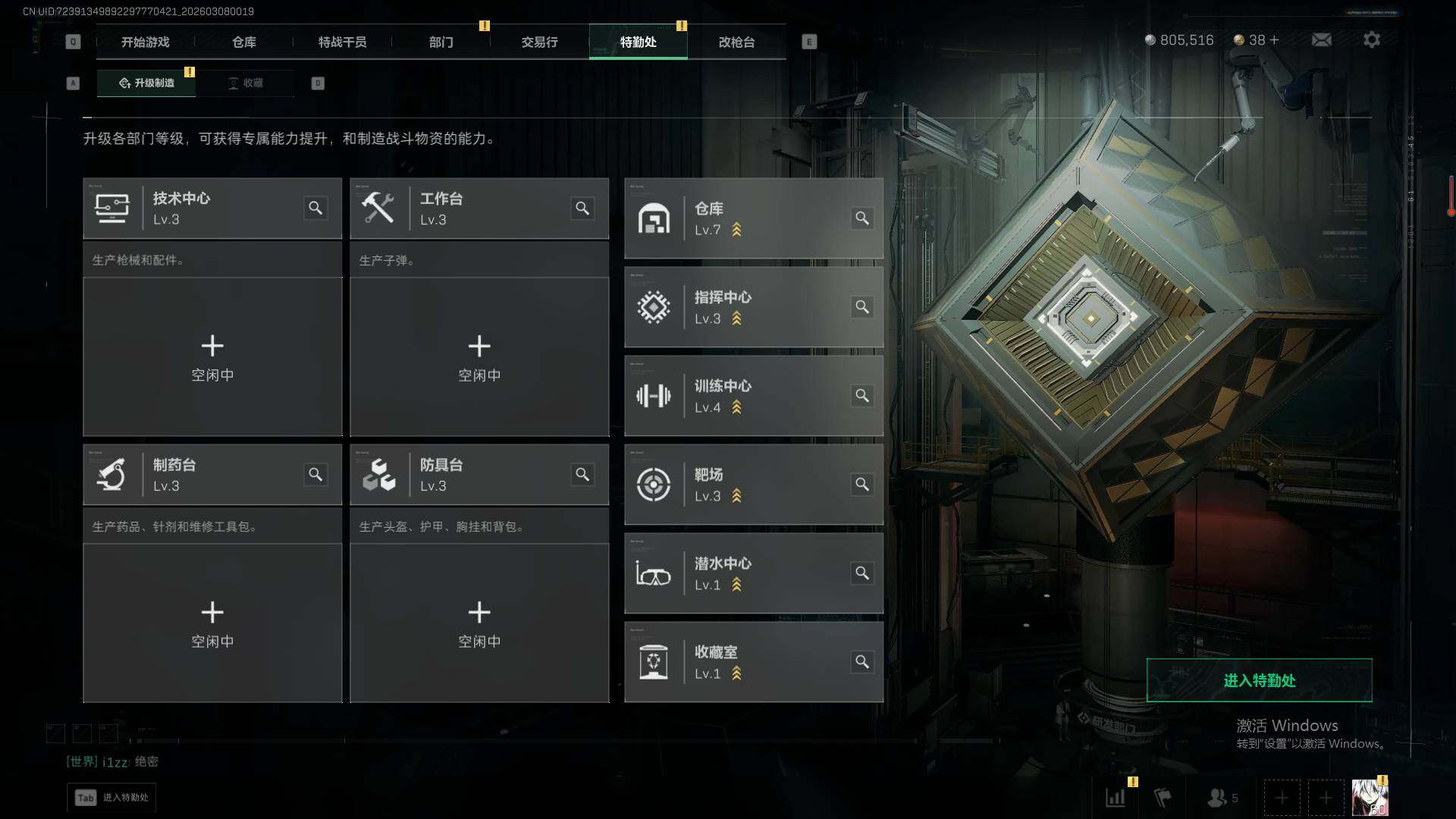Choose the 靶场 department row
The image size is (1456, 819).
coord(753,485)
